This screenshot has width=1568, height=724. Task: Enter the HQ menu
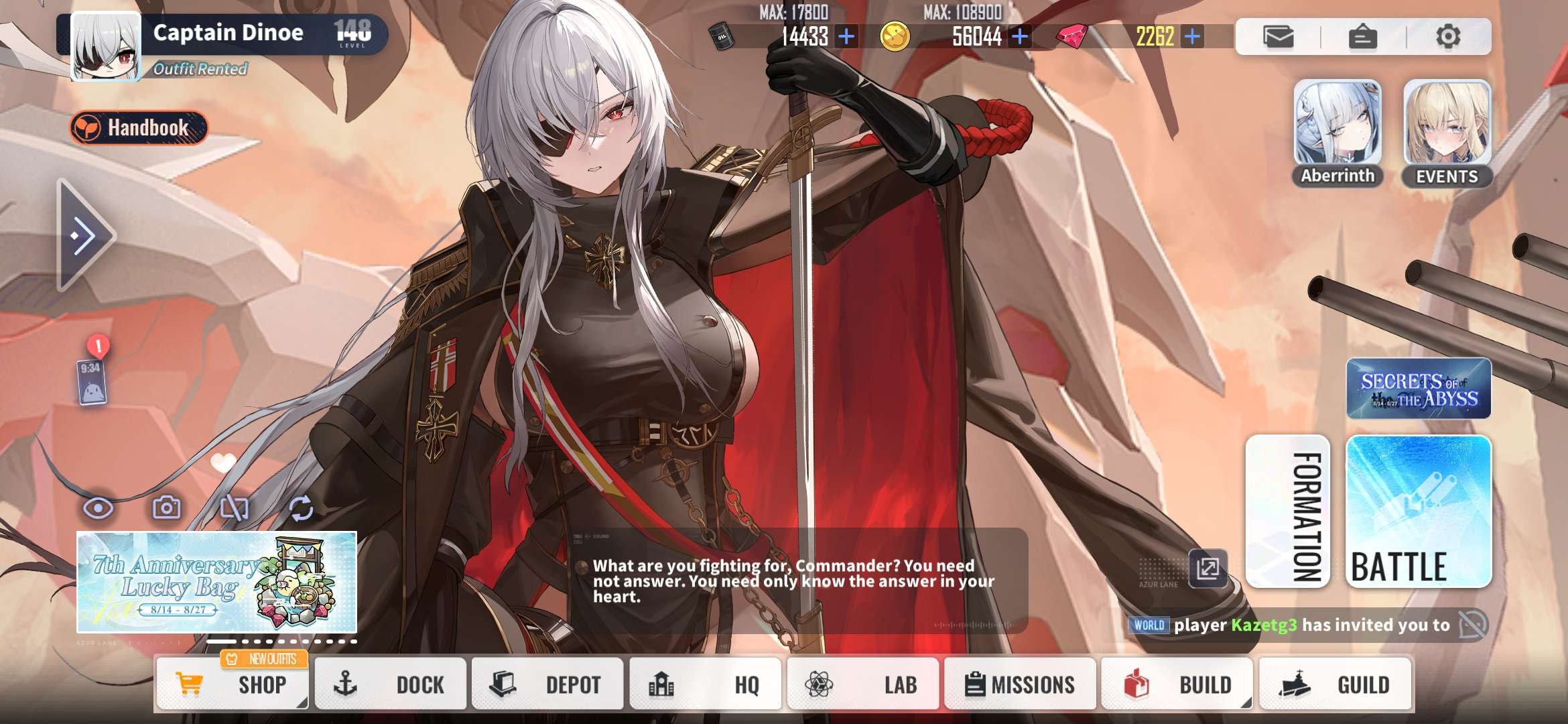pos(705,684)
